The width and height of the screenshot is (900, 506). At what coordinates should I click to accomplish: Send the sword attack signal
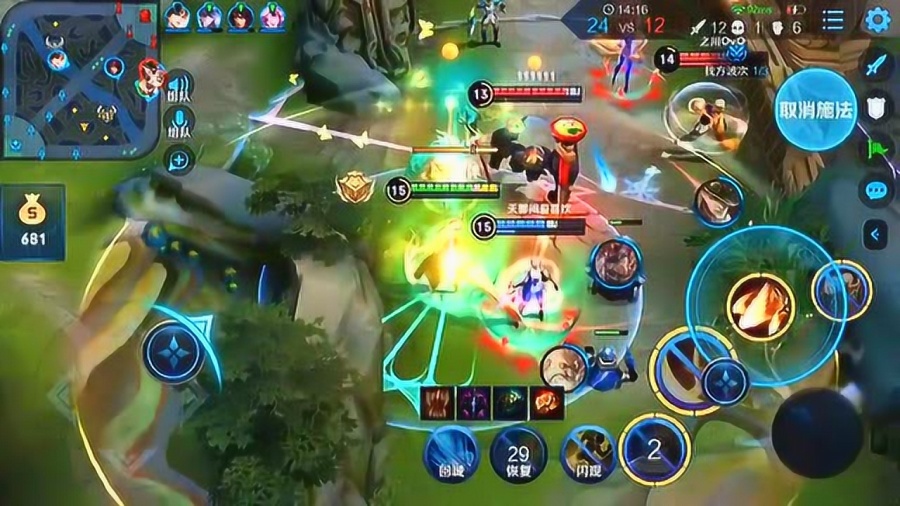[x=876, y=66]
